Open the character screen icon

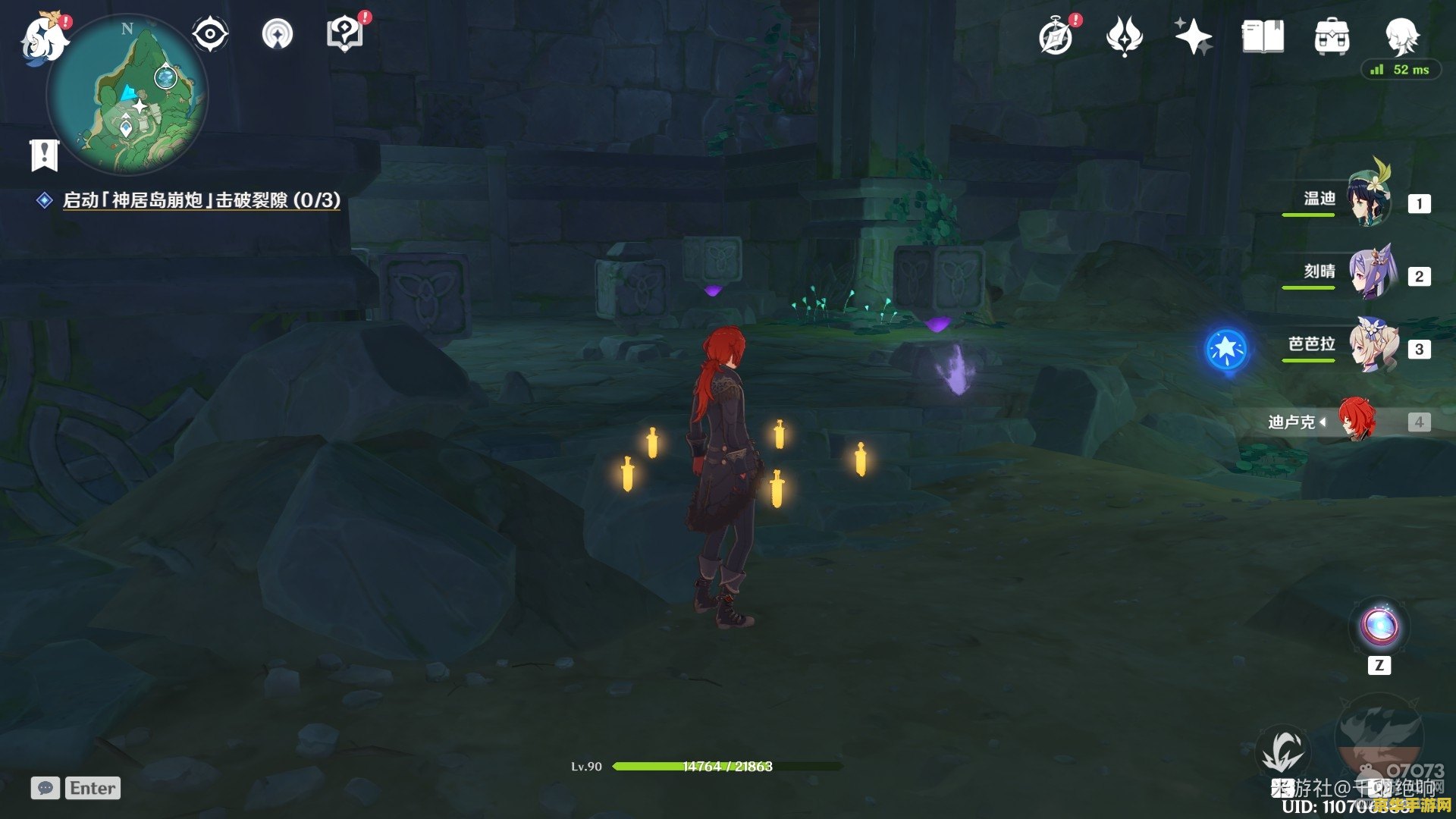click(1400, 35)
